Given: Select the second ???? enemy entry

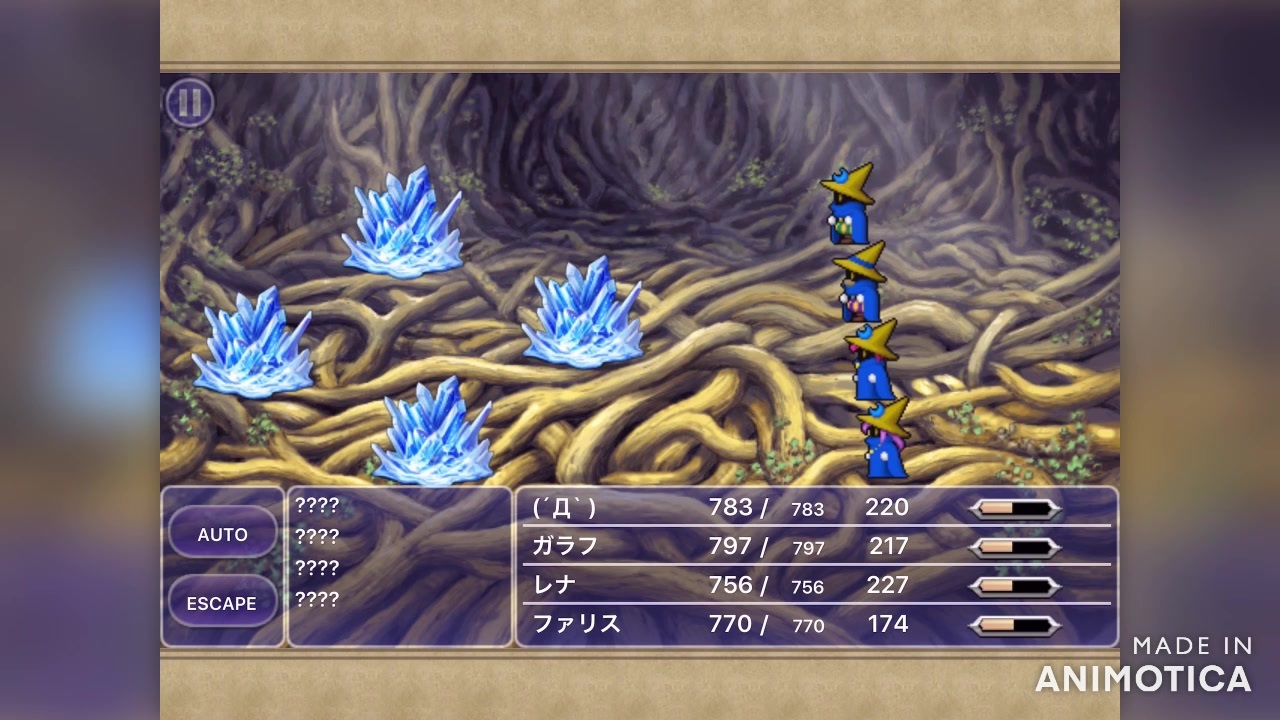Looking at the screenshot, I should pos(316,535).
